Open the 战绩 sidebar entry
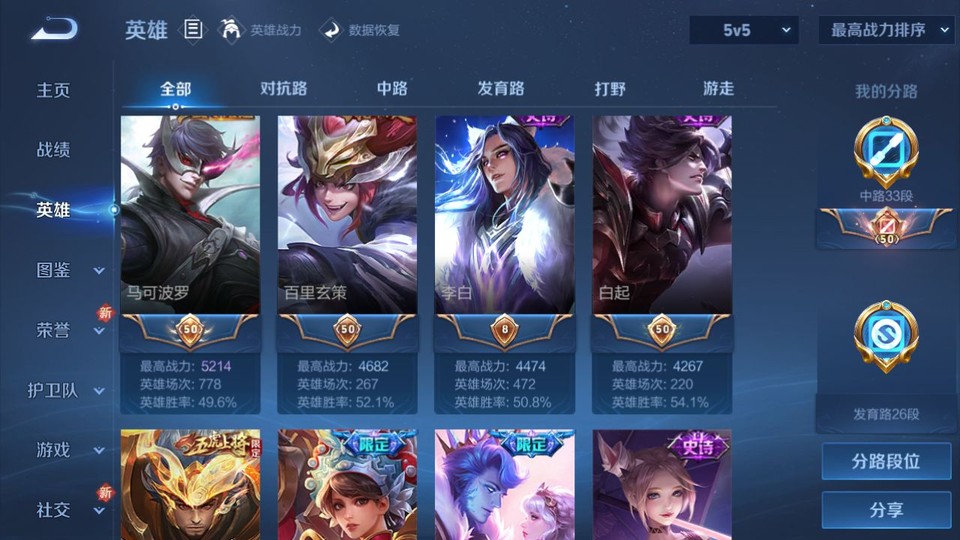Viewport: 960px width, 540px height. pyautogui.click(x=54, y=150)
